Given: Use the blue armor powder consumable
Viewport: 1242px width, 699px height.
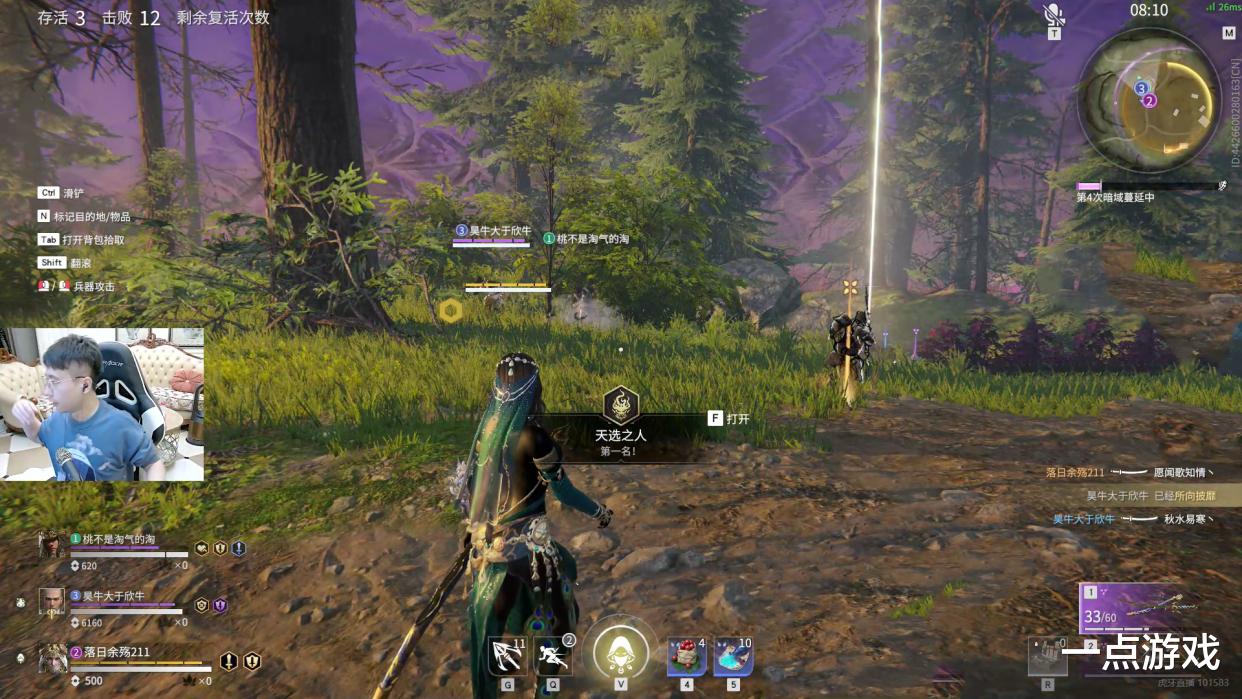Looking at the screenshot, I should click(733, 656).
